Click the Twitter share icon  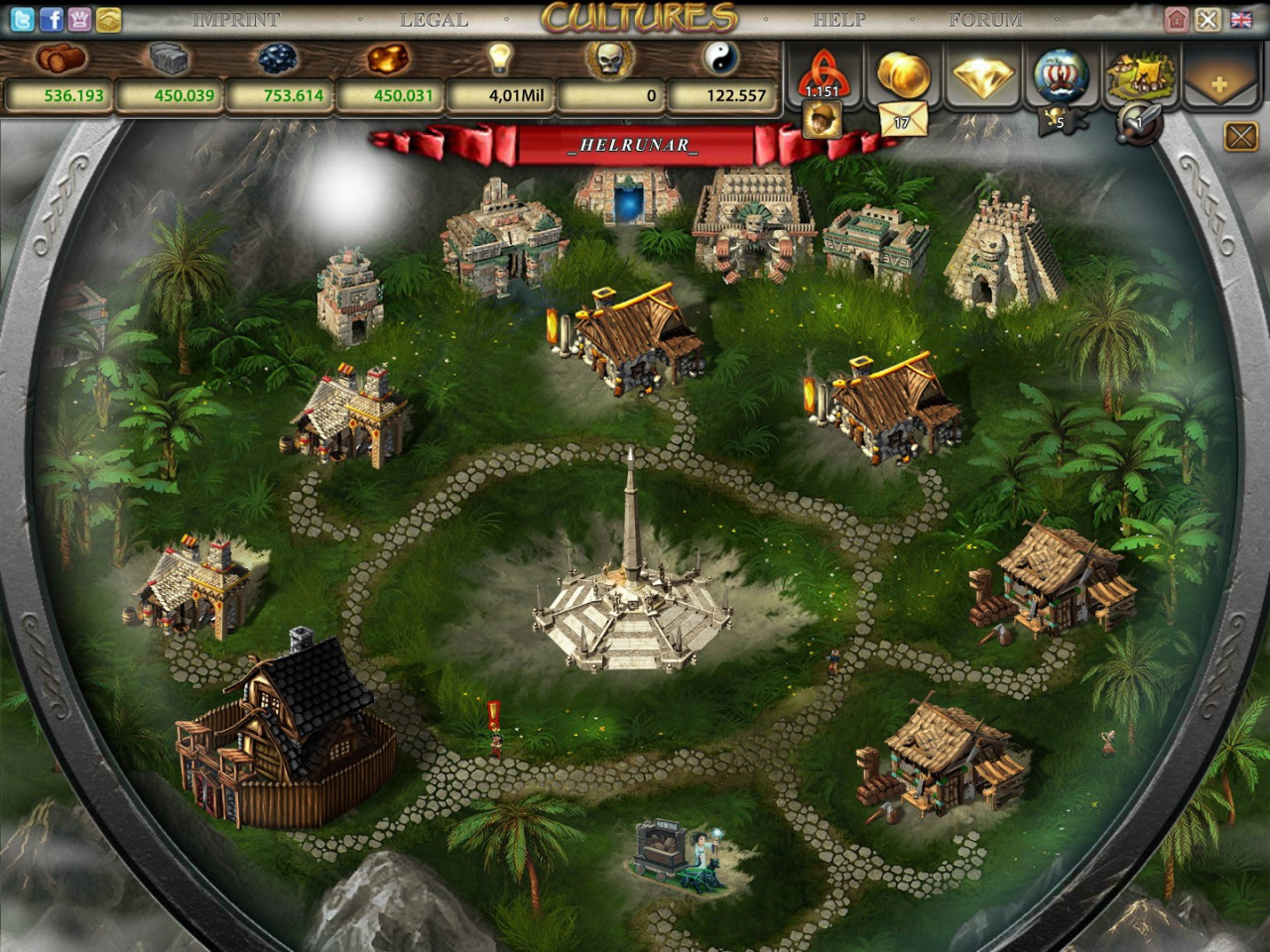point(22,19)
